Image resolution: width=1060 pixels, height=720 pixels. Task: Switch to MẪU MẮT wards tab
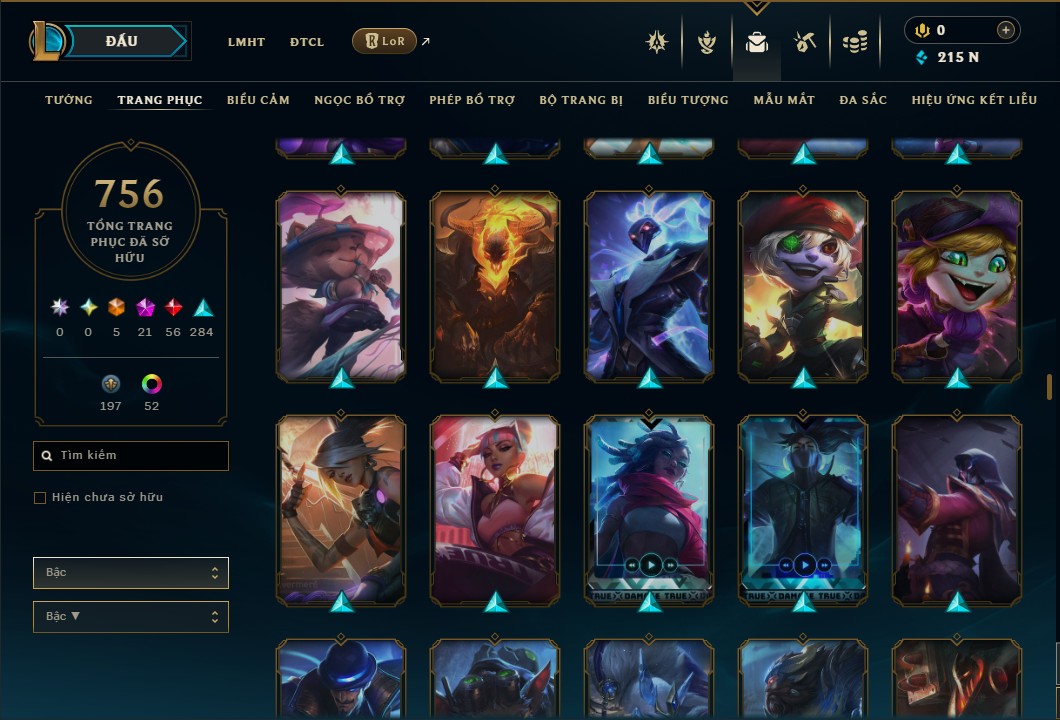coord(784,100)
